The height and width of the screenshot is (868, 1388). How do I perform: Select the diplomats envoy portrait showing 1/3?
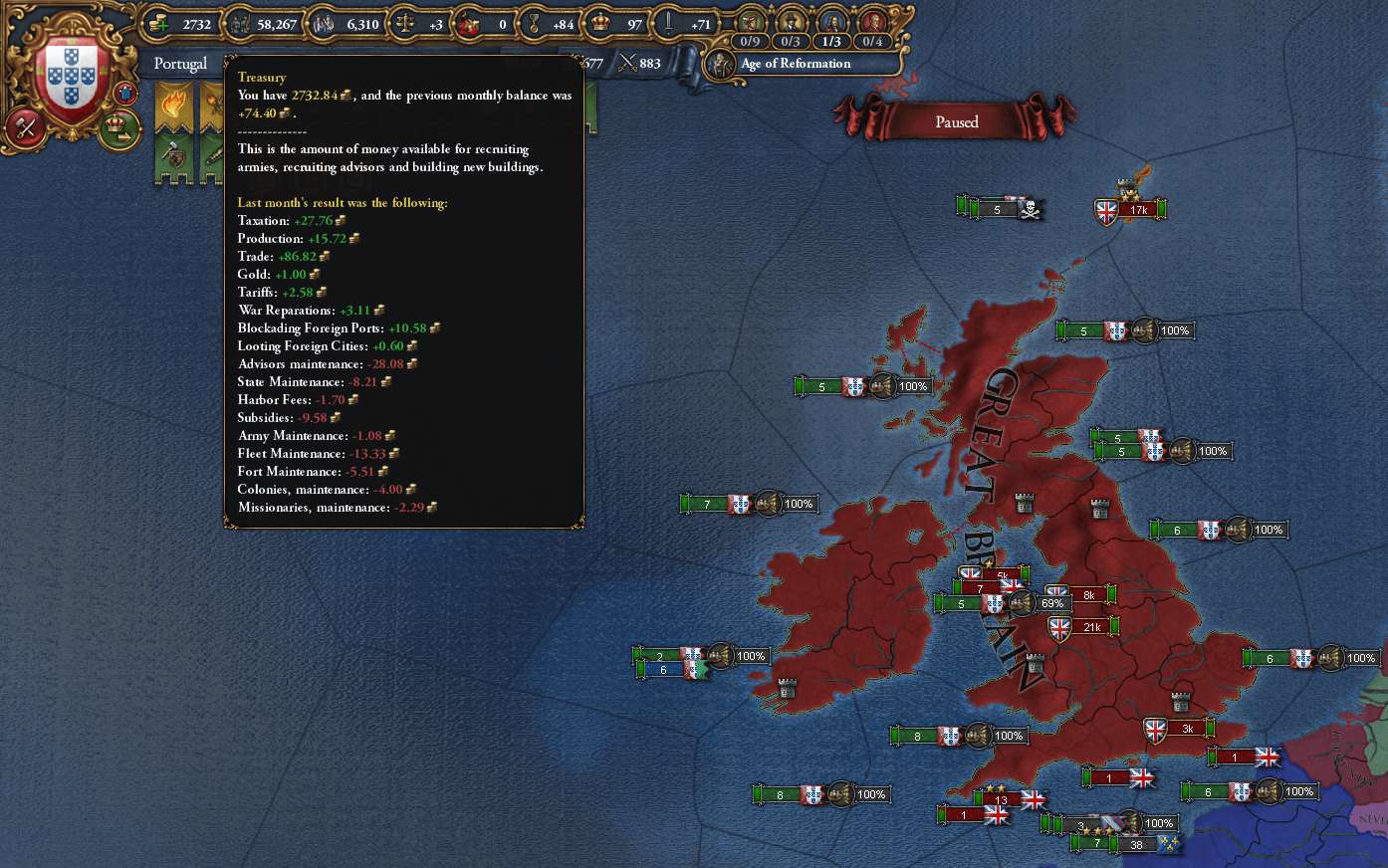[x=831, y=24]
